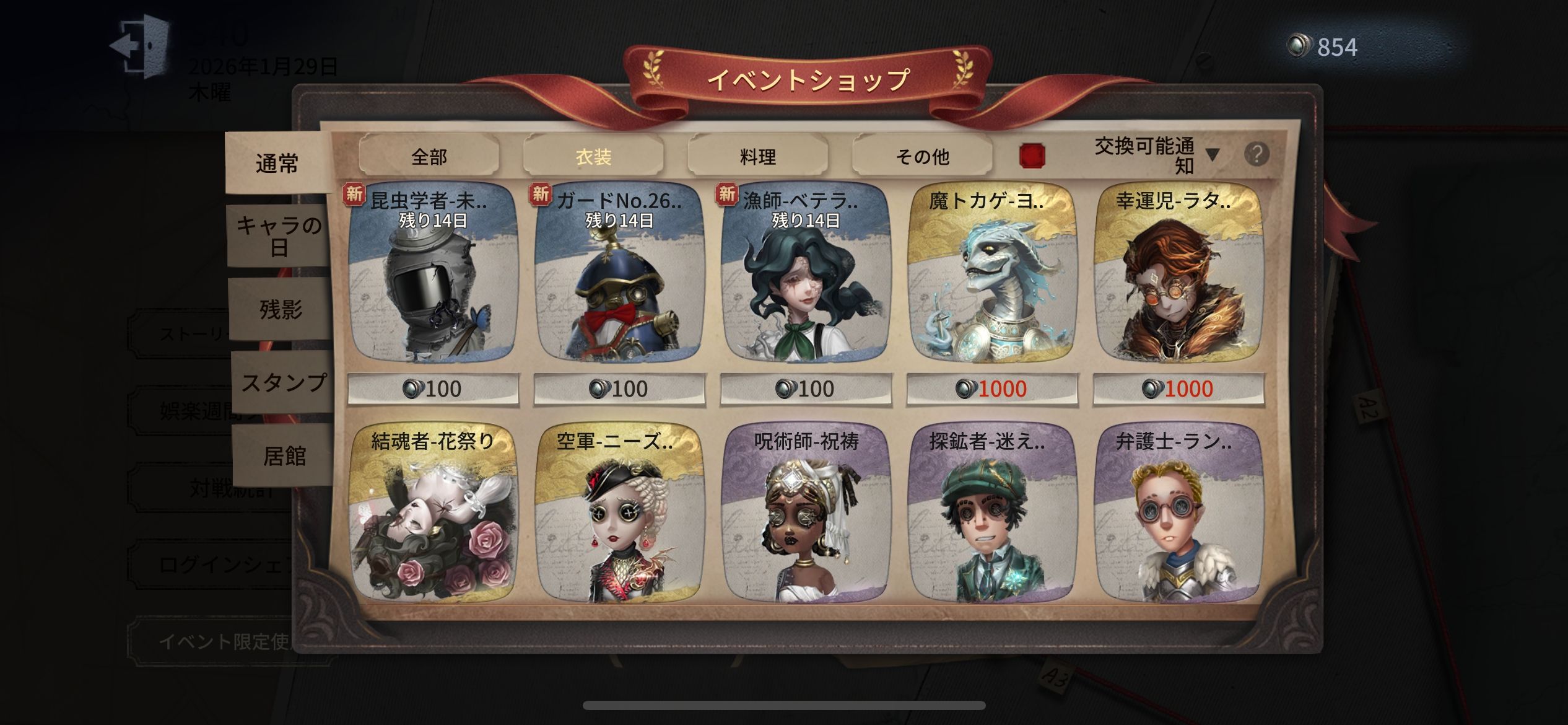Switch to the 通常 side tab
Screen dimensions: 1568x725
[x=277, y=164]
